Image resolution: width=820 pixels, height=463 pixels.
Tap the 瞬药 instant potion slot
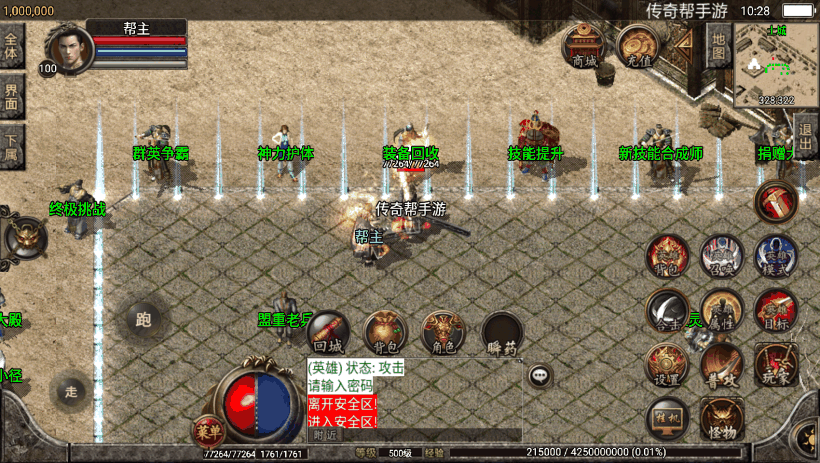point(502,334)
